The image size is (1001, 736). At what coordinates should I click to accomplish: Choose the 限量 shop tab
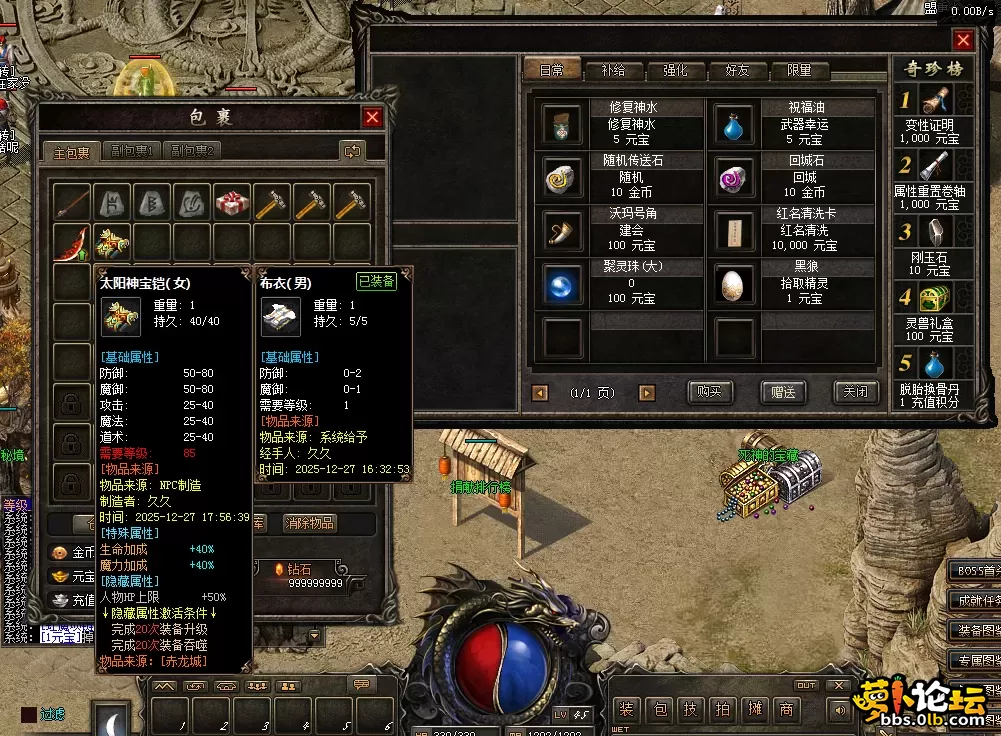pyautogui.click(x=799, y=71)
